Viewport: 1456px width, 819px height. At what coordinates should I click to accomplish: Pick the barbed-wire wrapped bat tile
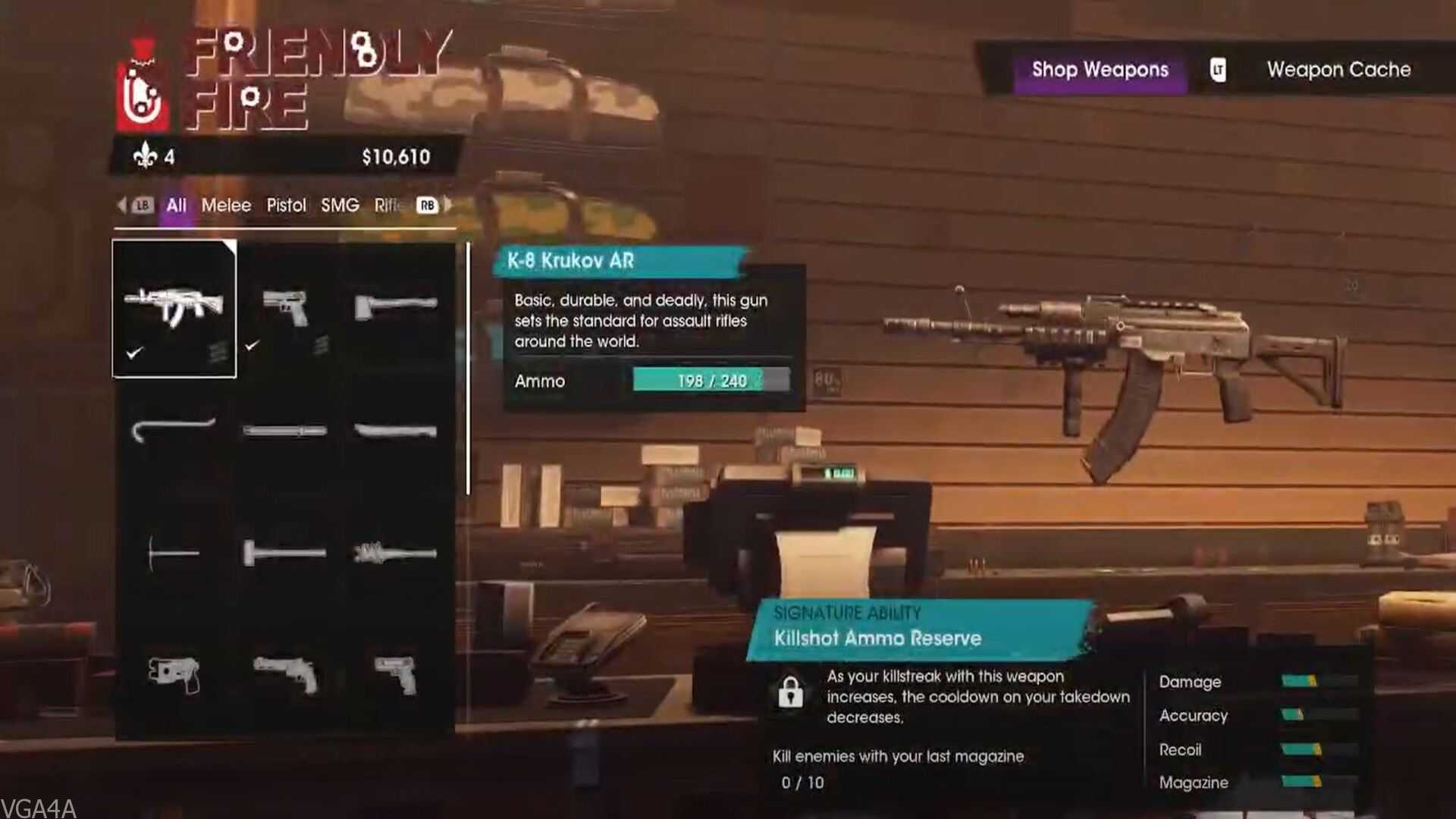point(395,553)
